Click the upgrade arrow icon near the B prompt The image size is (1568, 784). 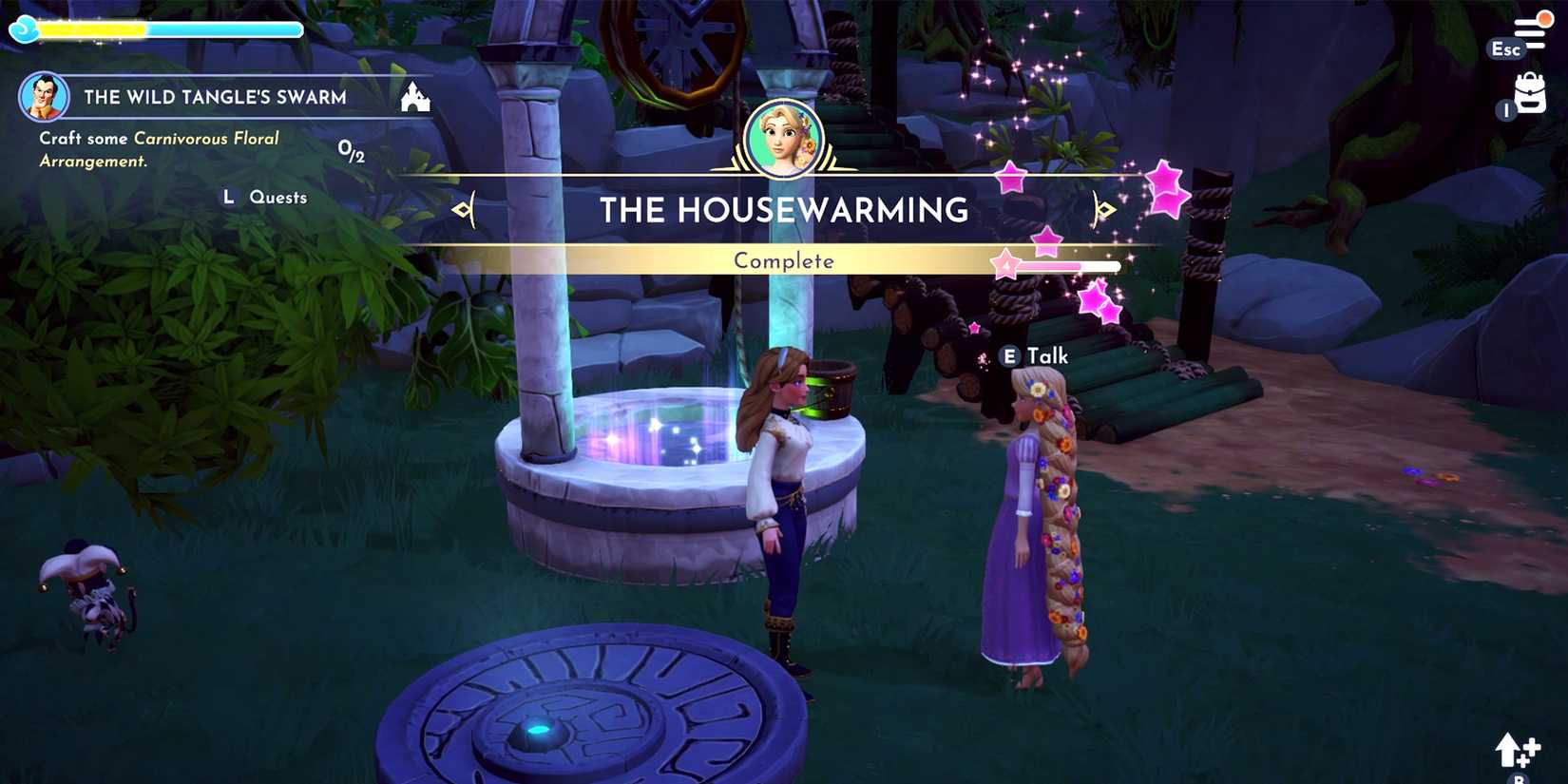point(1515,753)
